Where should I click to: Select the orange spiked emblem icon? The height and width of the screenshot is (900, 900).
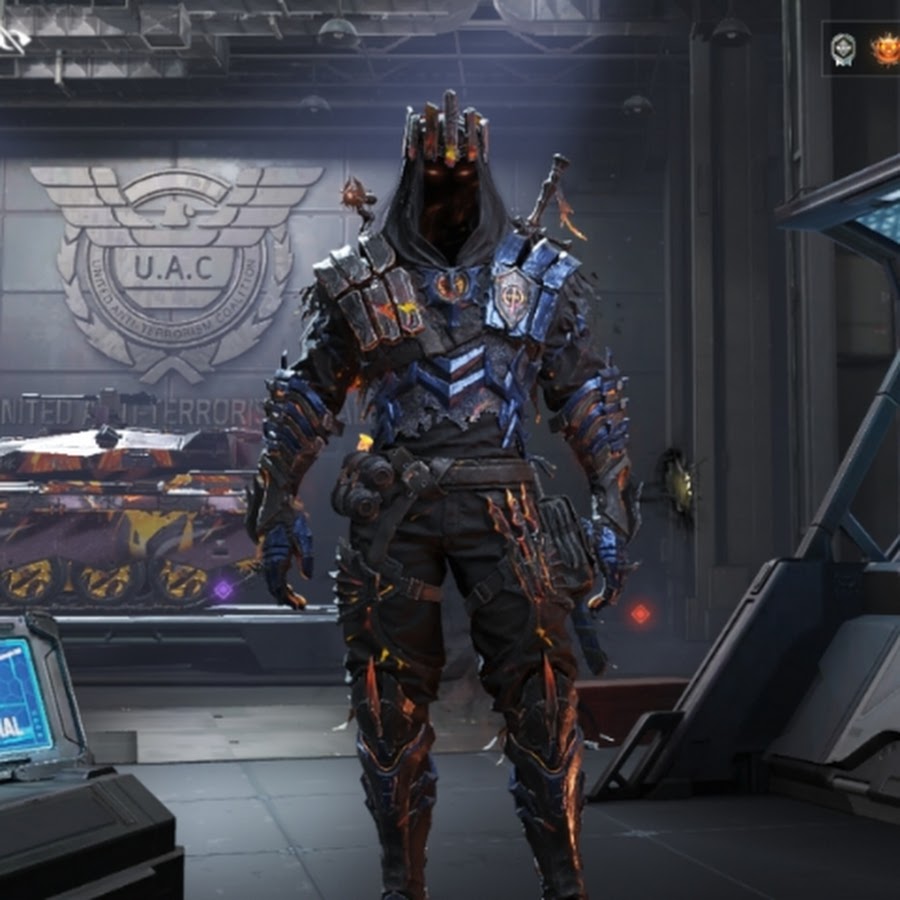(884, 48)
